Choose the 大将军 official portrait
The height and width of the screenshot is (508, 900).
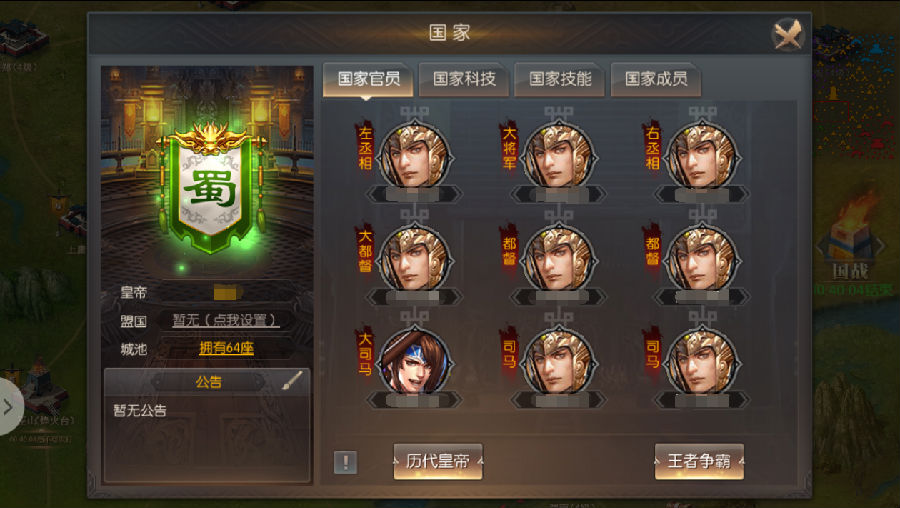tap(558, 156)
